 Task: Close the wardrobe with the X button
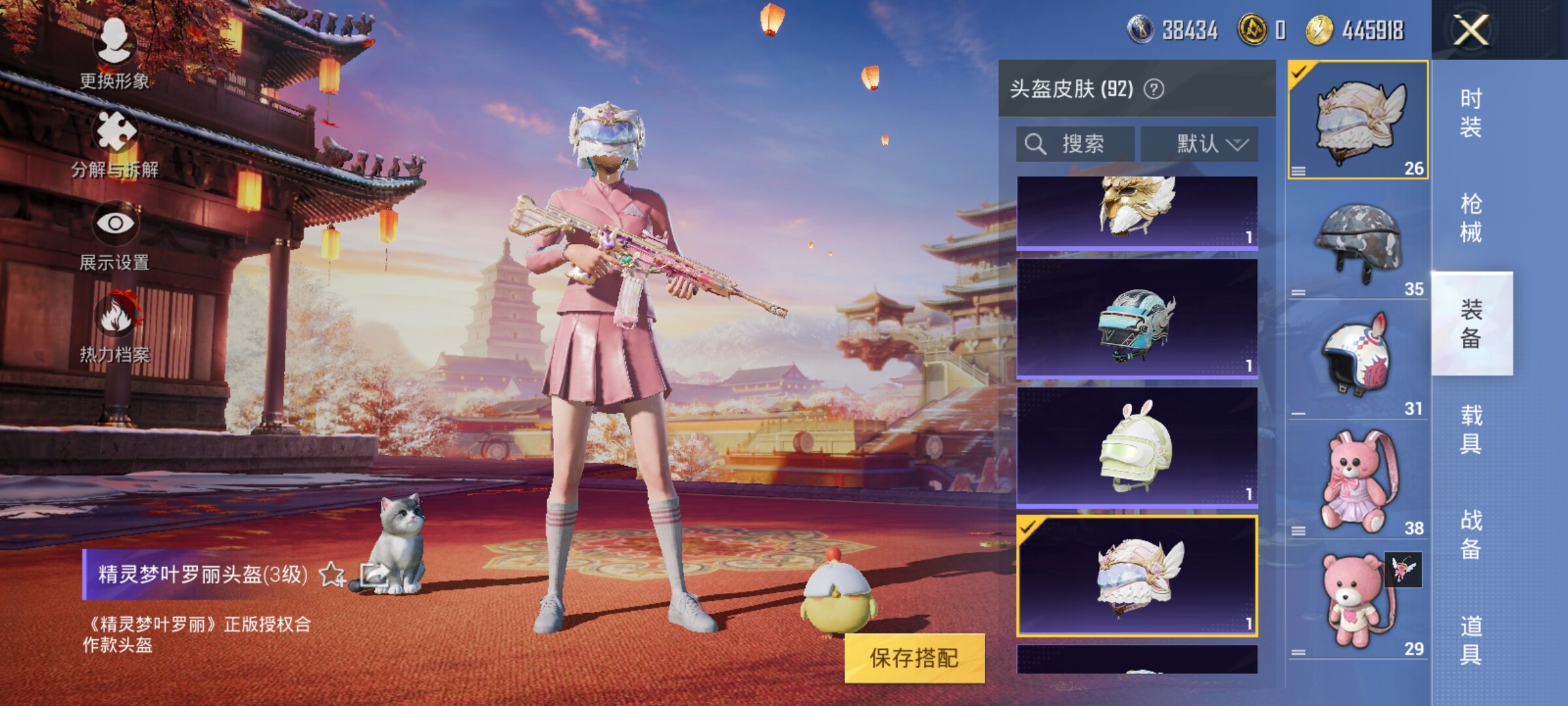click(x=1470, y=30)
